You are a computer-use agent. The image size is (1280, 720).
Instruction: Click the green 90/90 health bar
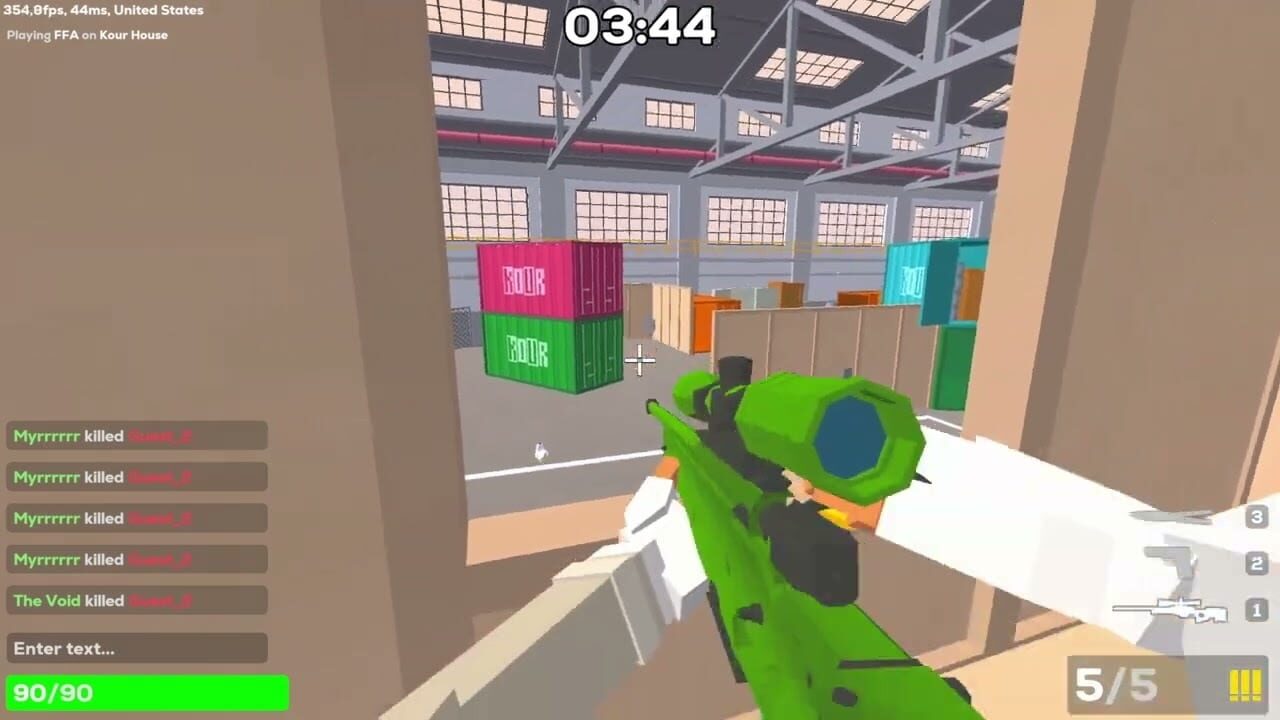tap(148, 692)
